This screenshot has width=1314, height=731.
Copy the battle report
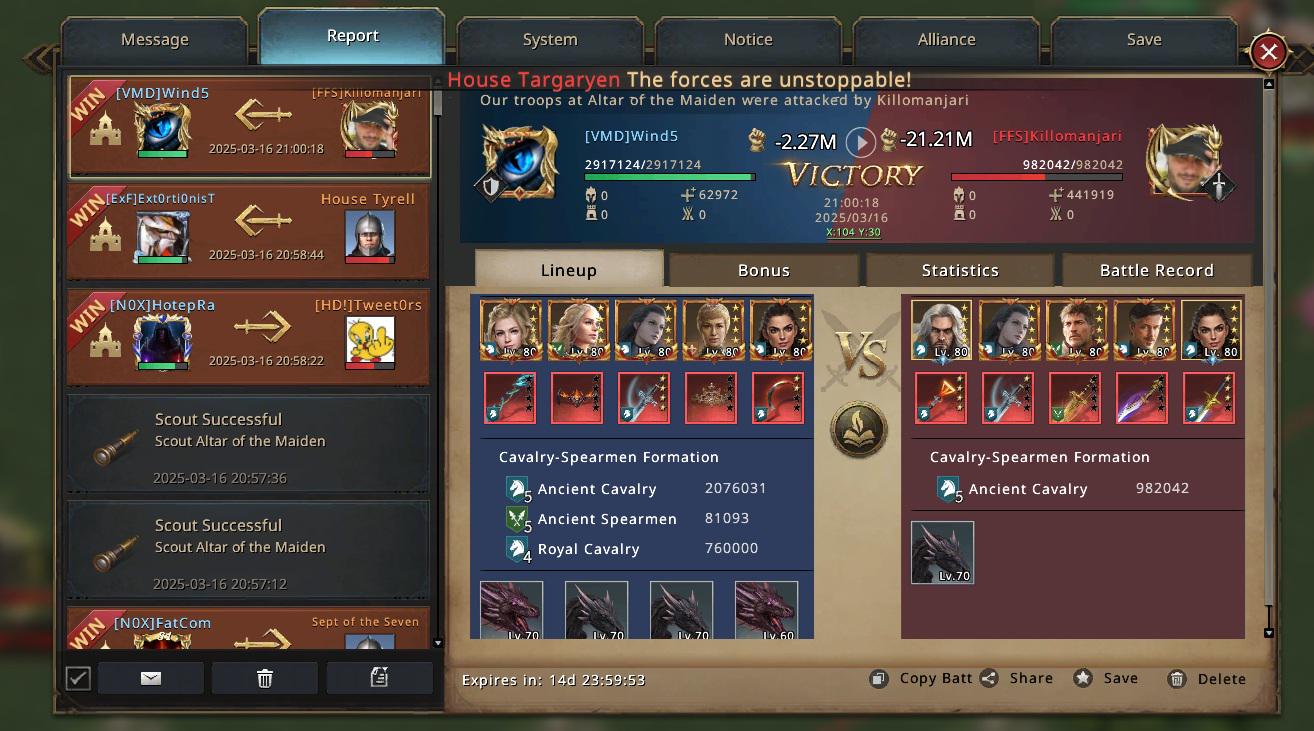(x=922, y=678)
